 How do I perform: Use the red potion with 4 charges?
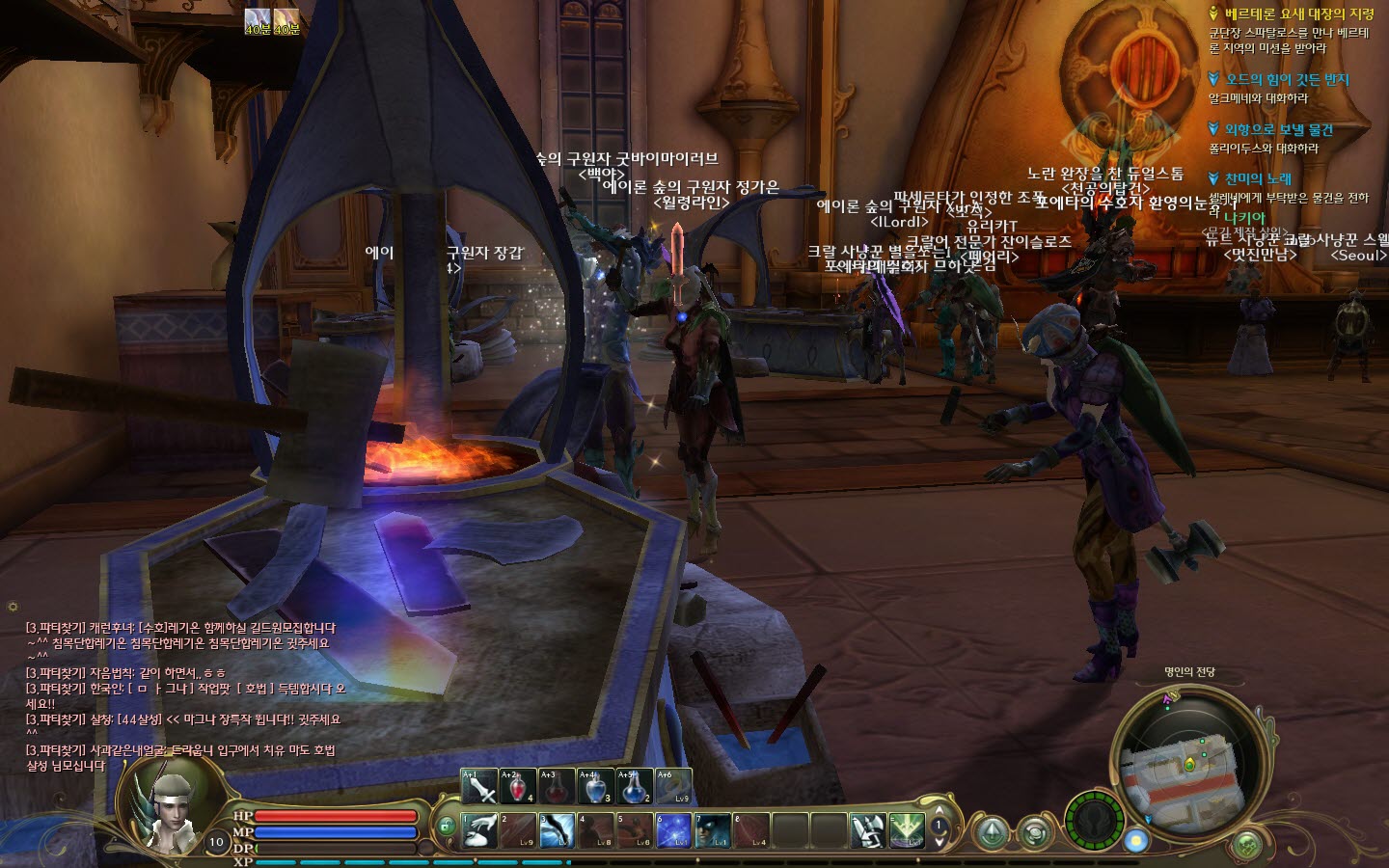518,787
